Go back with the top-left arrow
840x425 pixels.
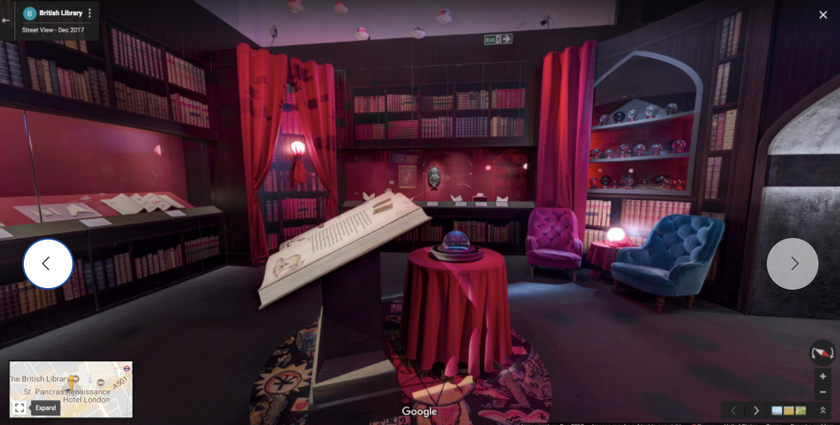pyautogui.click(x=6, y=20)
